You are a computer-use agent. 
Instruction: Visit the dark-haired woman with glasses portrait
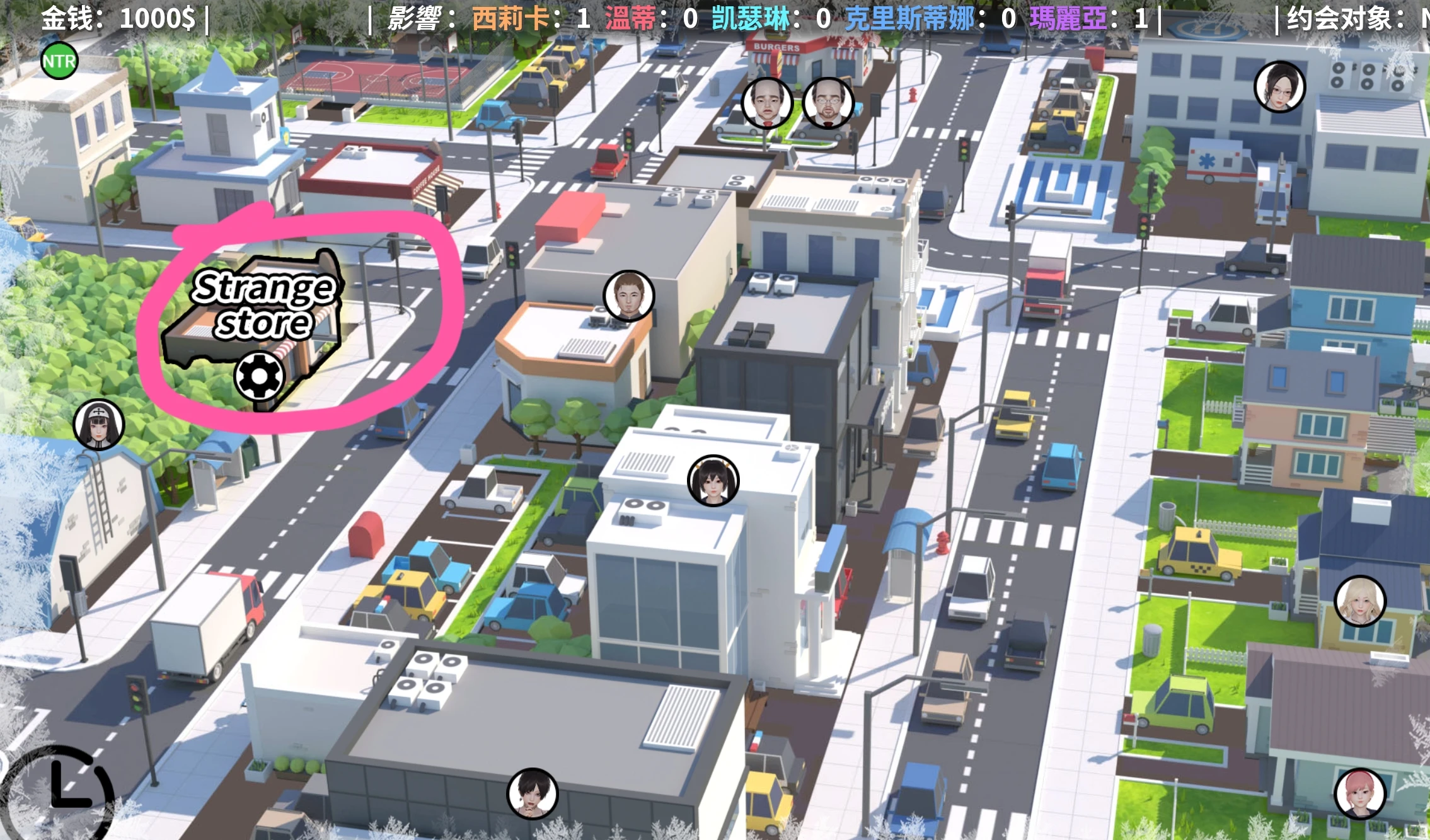1279,87
